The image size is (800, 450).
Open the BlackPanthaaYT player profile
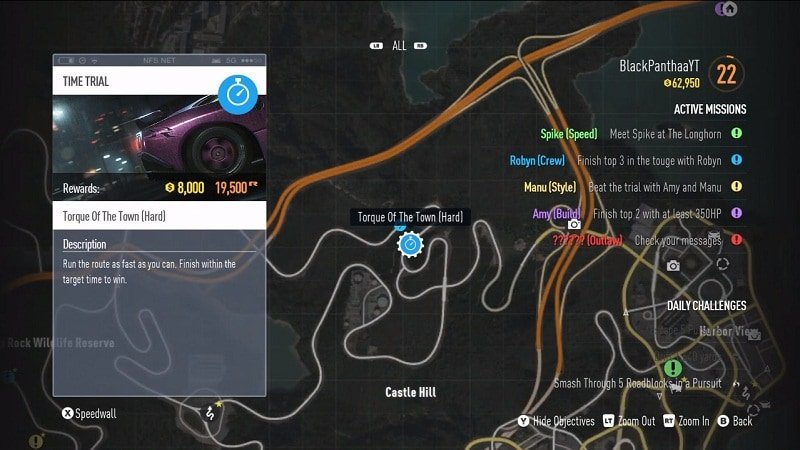pos(659,66)
